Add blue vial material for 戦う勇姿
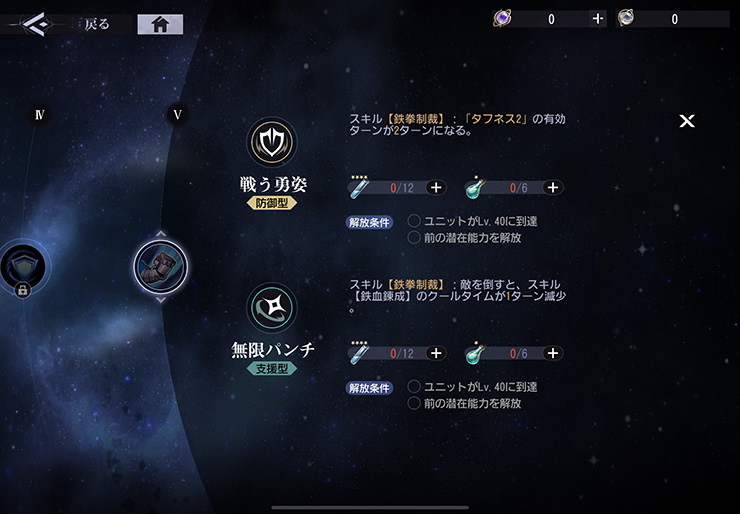Screen dimensions: 740x514 (x=436, y=187)
